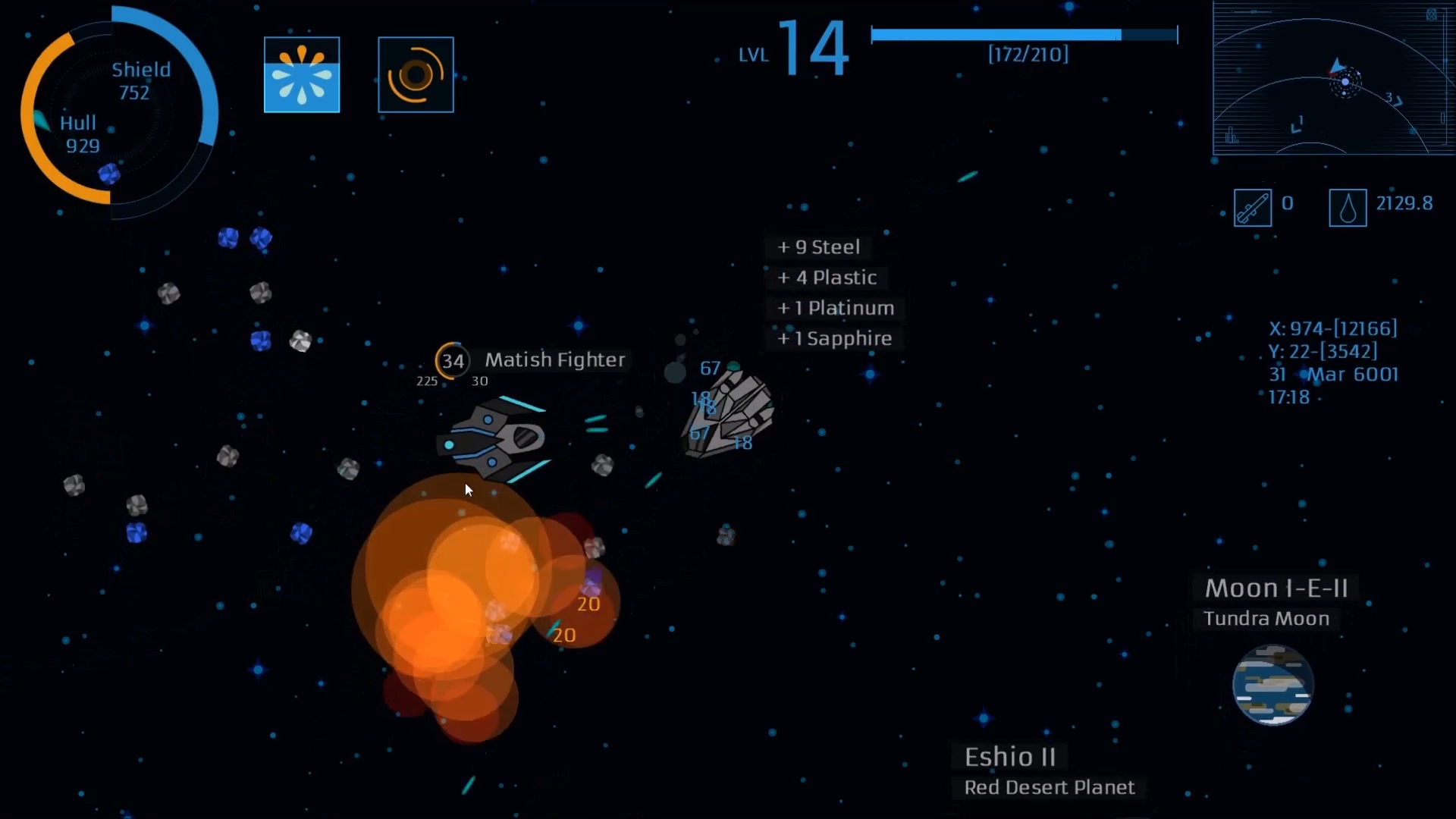This screenshot has width=1456, height=819.
Task: Click the experience progress bar showing 172/210
Action: pyautogui.click(x=1025, y=33)
